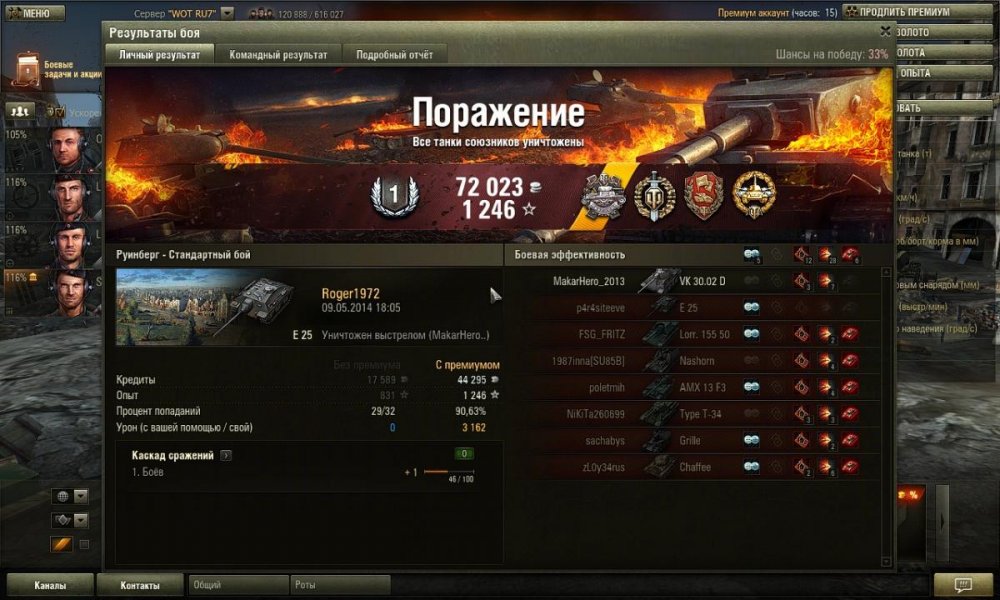Screen dimensions: 1000x600
Task: Open the Подробный отчёт tab
Action: pos(394,54)
